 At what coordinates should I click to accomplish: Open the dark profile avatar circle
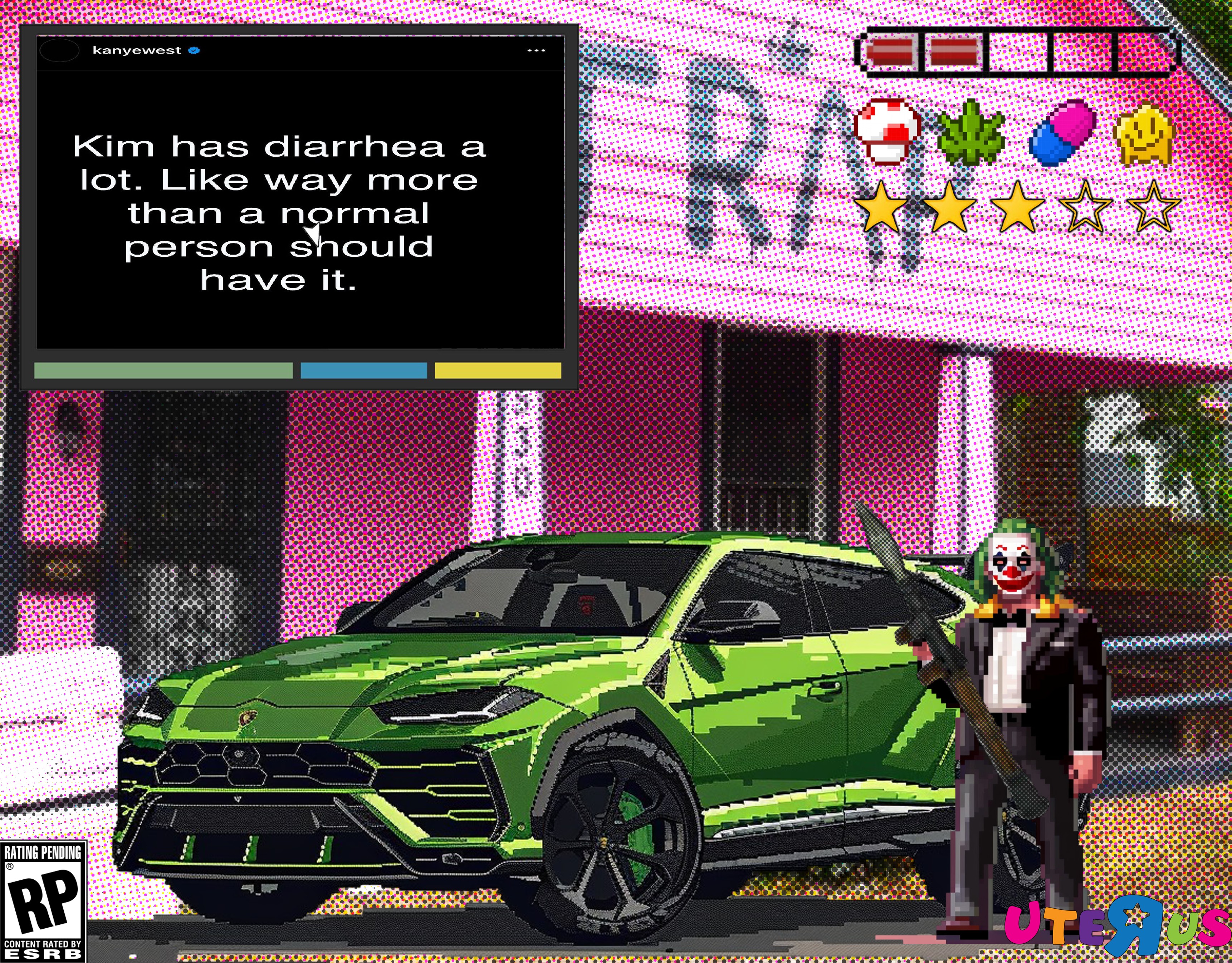(59, 51)
